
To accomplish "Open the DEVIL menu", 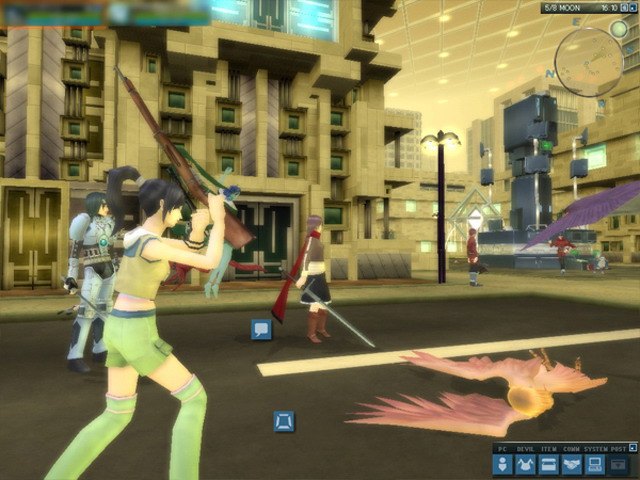I will (526, 465).
